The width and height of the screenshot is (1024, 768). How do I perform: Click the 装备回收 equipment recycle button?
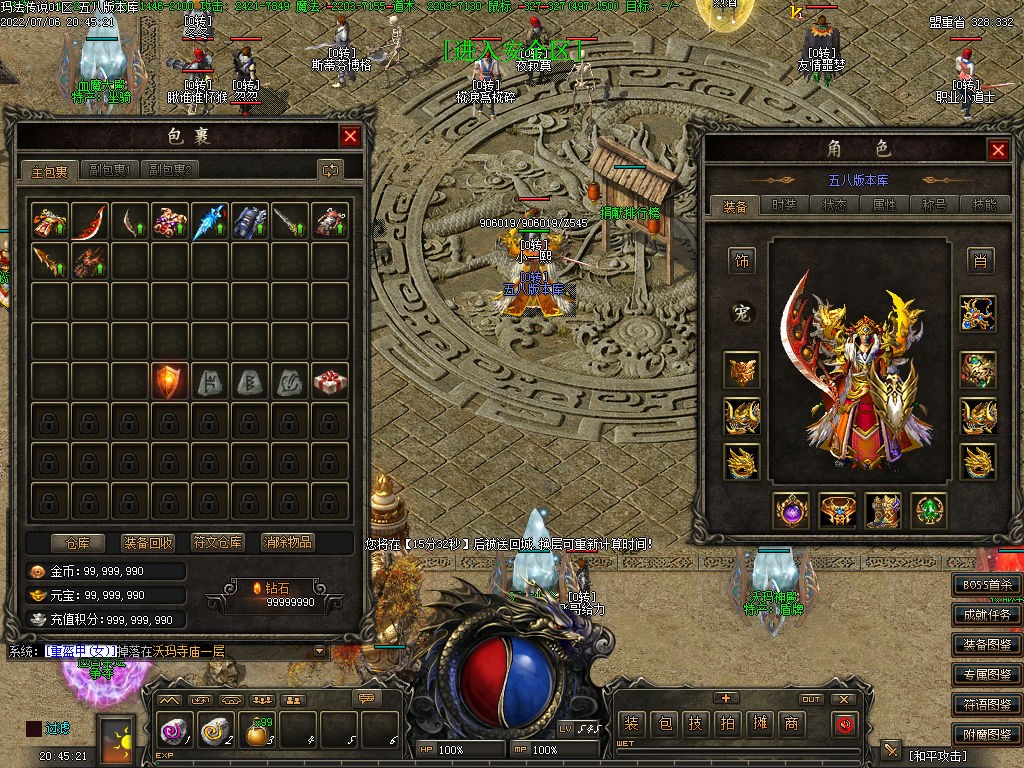point(148,543)
